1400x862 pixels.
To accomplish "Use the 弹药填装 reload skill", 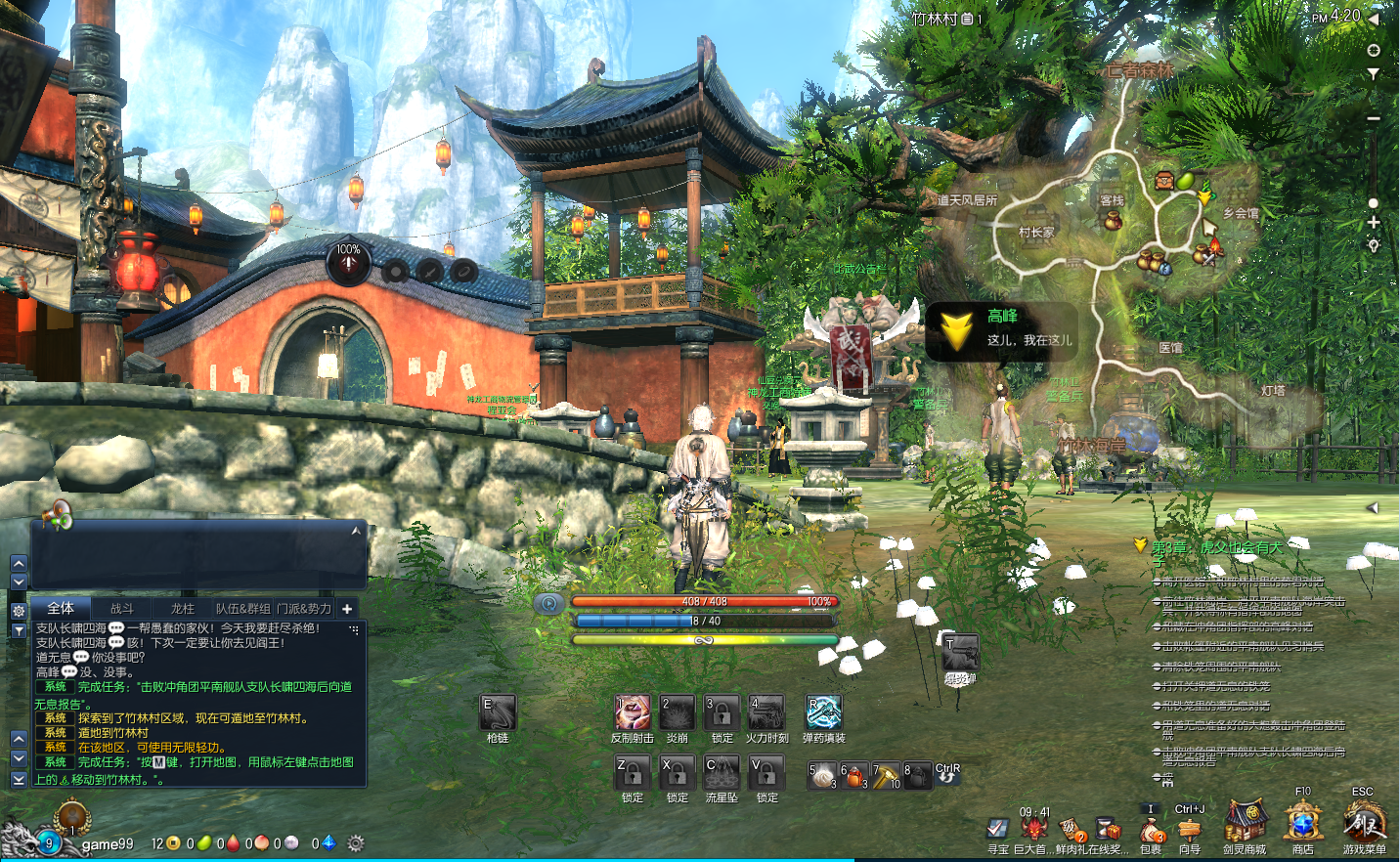I will point(823,712).
